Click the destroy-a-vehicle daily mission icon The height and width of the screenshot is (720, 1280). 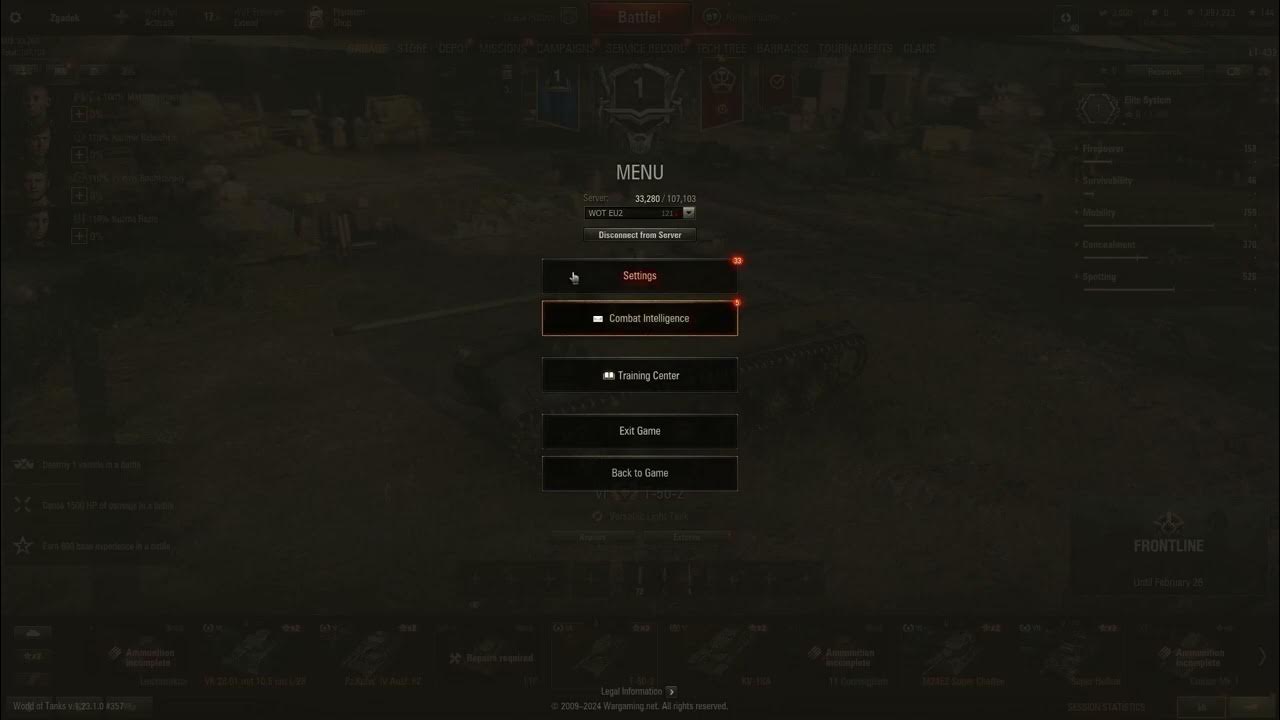22,464
